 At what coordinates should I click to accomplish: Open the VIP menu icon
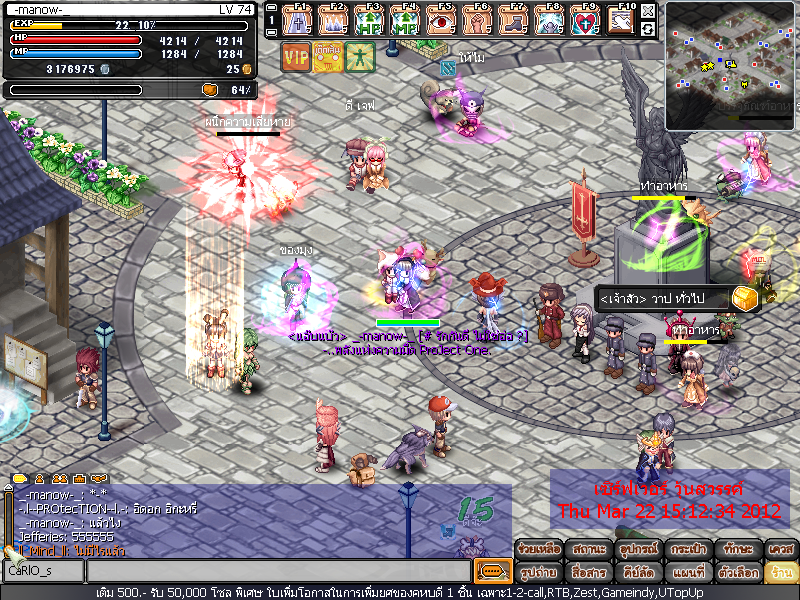(295, 57)
